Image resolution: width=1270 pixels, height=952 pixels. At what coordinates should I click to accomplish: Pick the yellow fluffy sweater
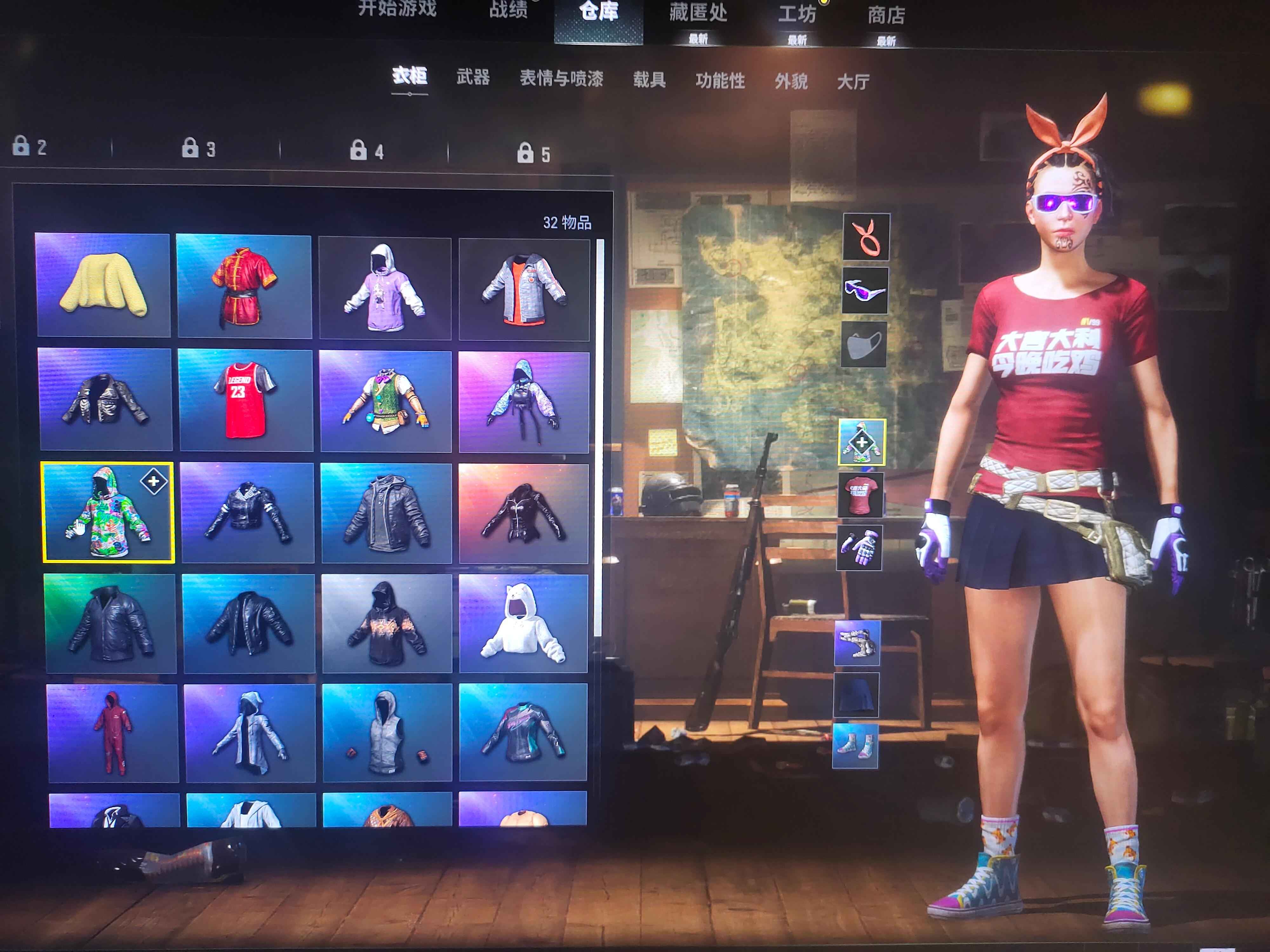(103, 285)
